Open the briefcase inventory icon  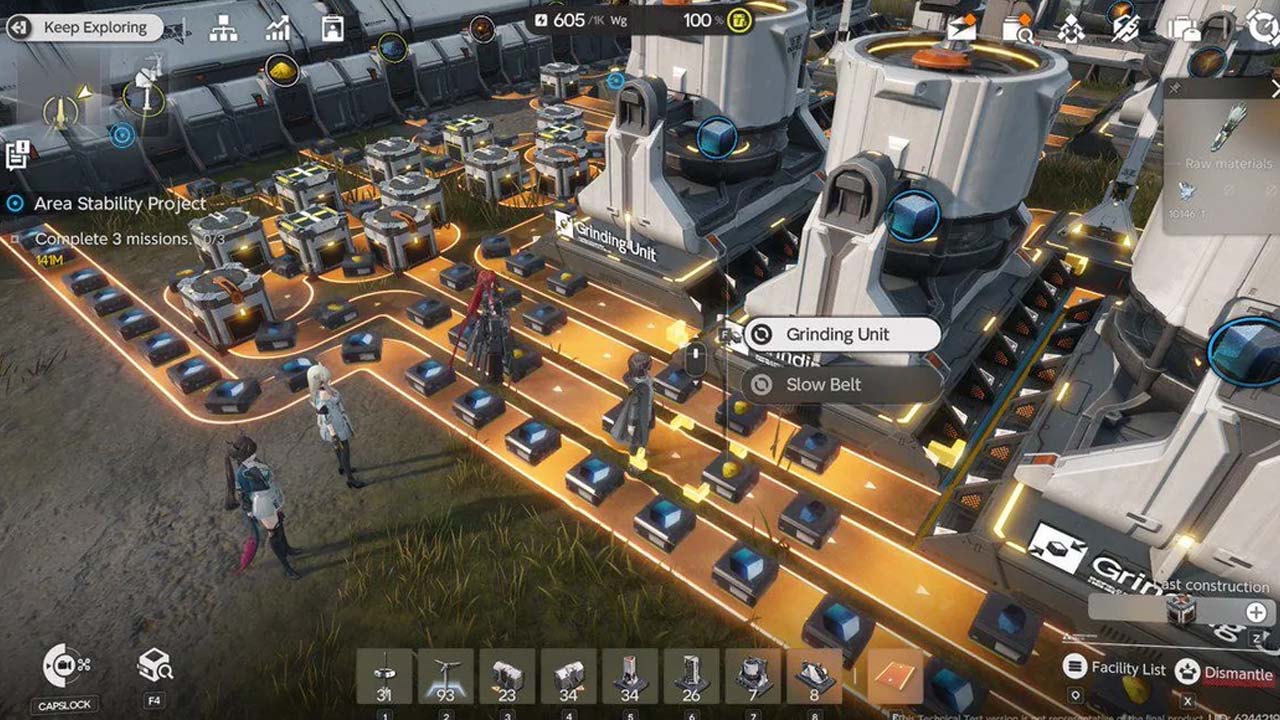[1184, 29]
